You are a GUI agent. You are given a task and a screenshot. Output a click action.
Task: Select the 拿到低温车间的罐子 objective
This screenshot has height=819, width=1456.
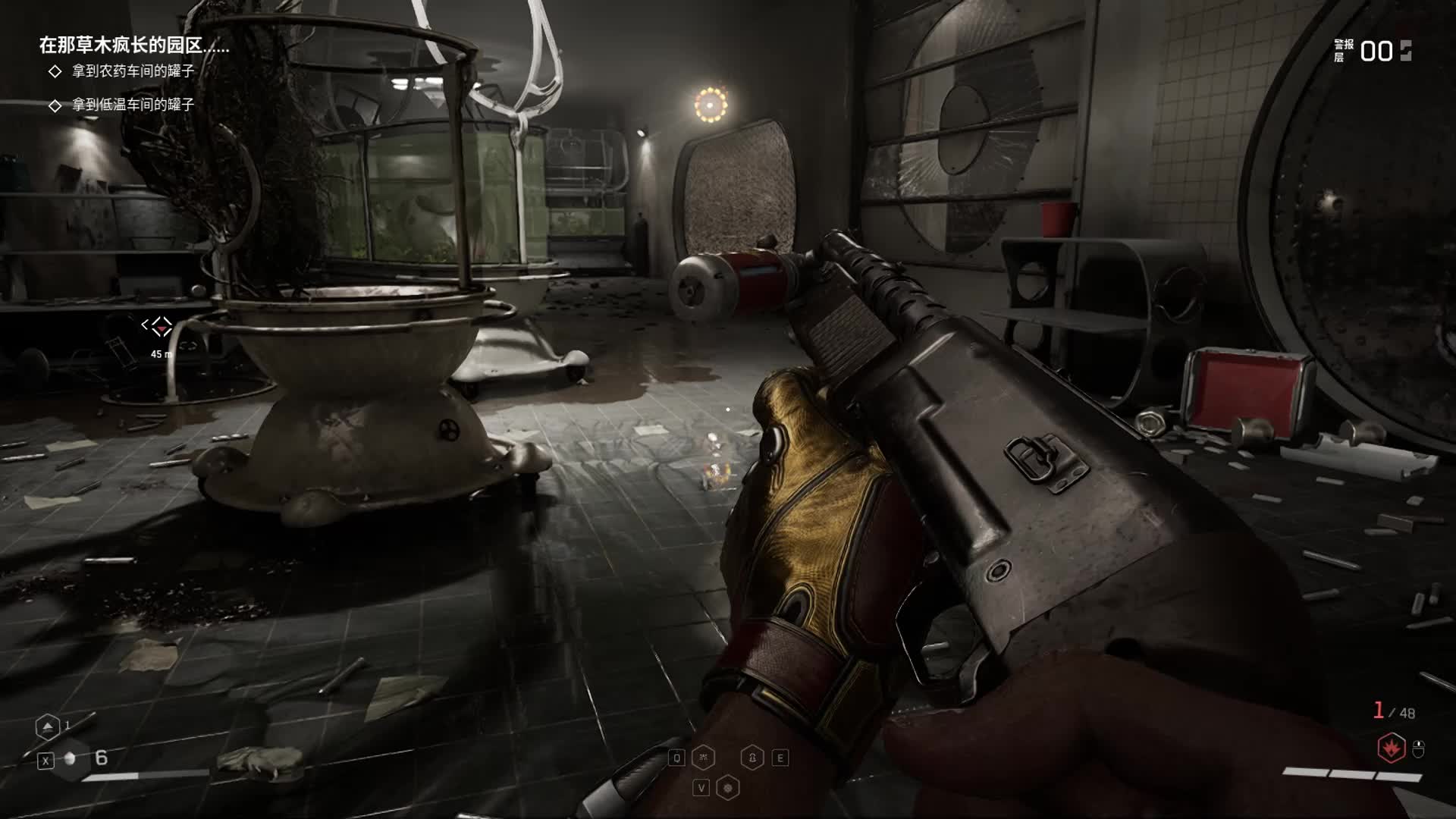coord(133,105)
